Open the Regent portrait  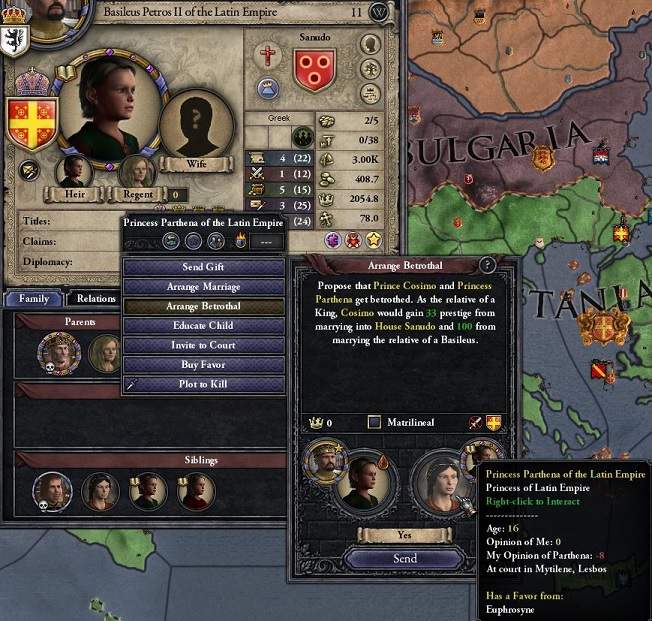tap(137, 170)
